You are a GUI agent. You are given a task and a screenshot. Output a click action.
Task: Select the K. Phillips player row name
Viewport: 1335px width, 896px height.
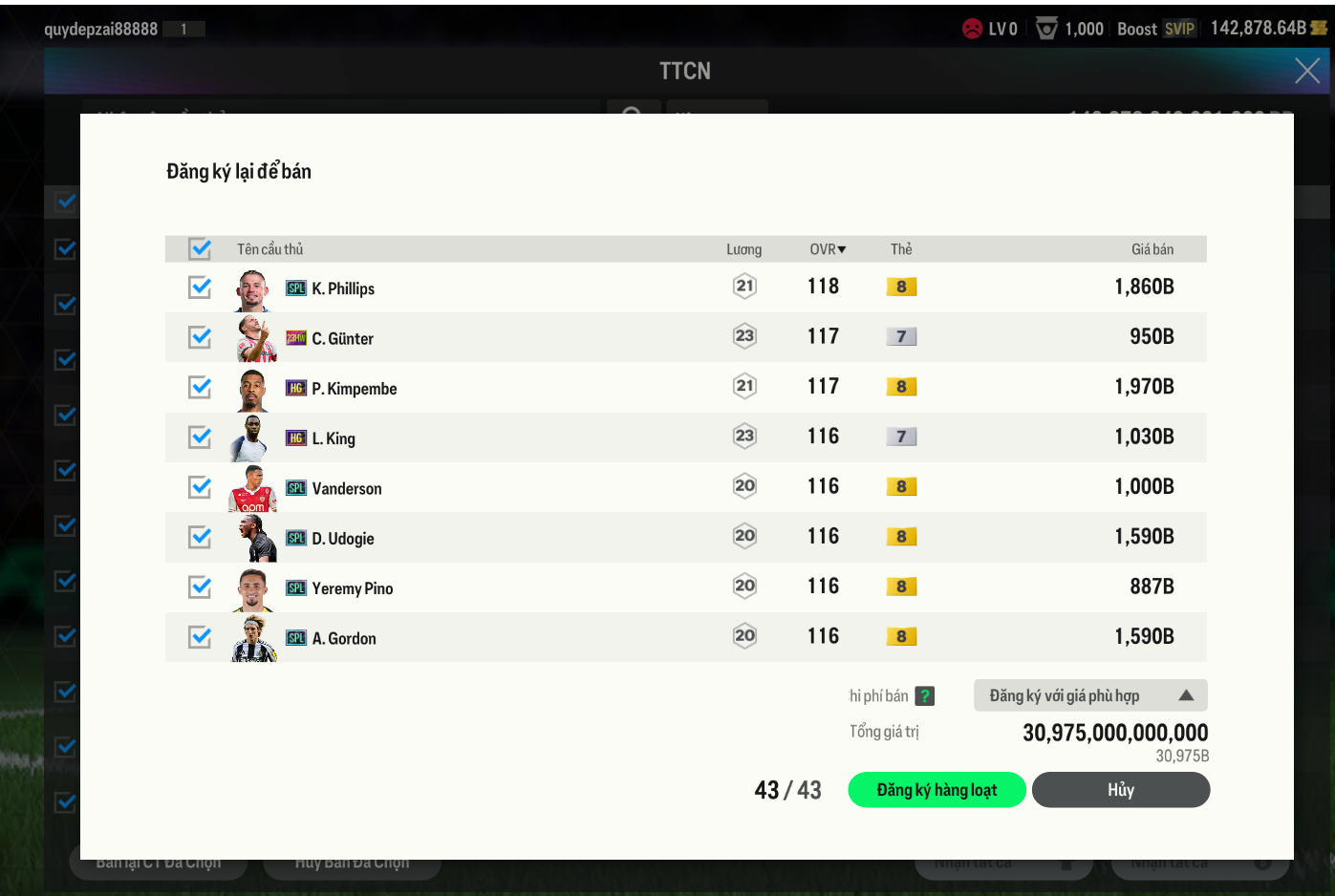[x=343, y=288]
